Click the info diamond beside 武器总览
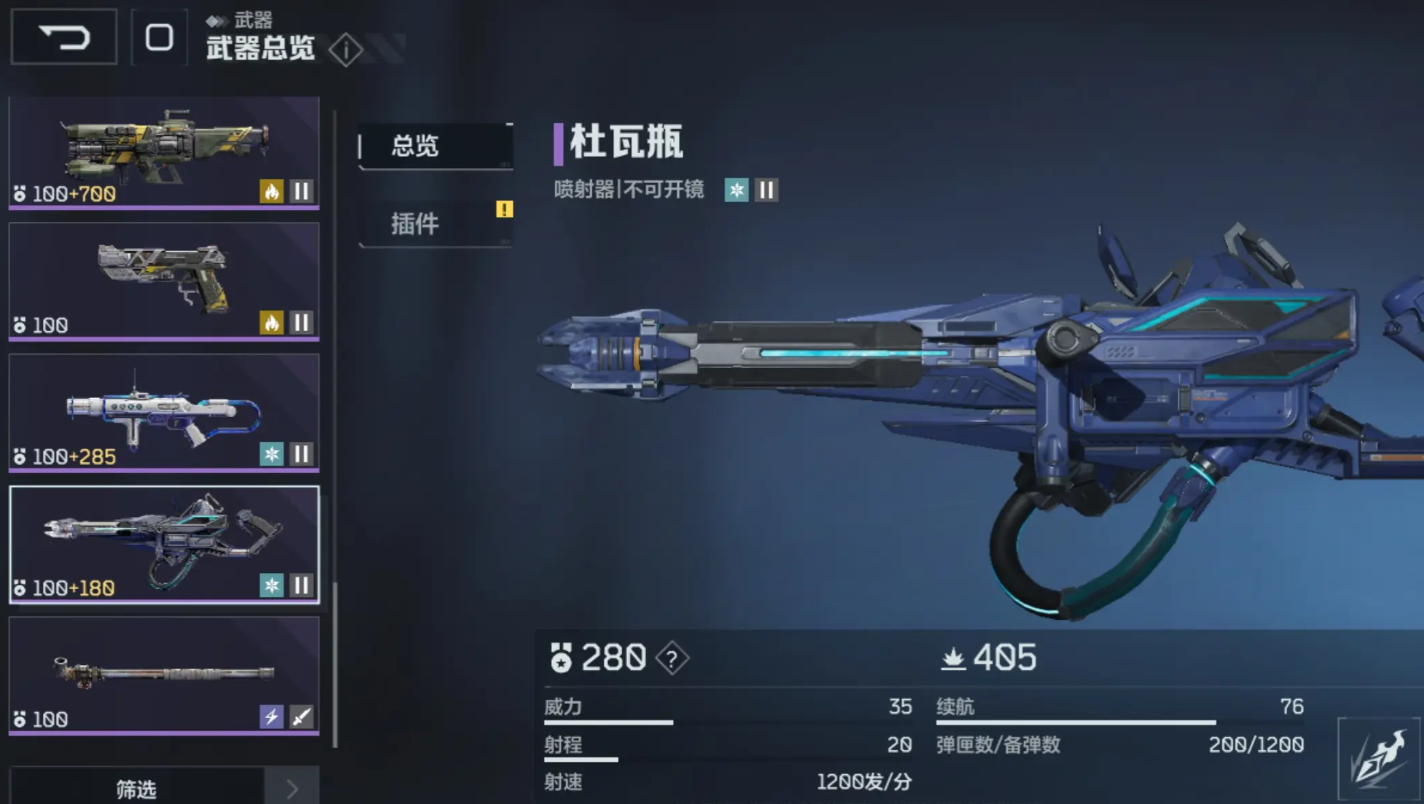The image size is (1424, 804). (346, 51)
